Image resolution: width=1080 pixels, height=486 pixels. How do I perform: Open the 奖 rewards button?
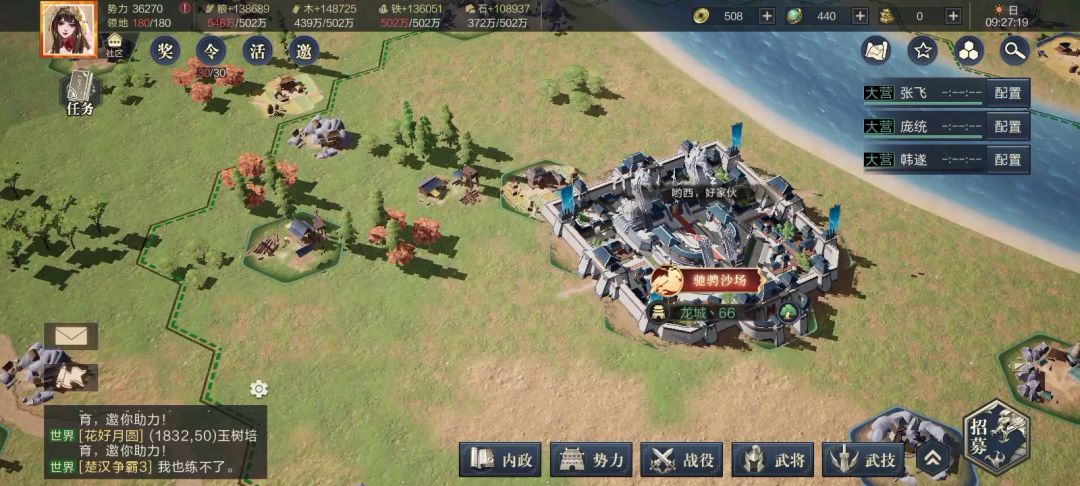pos(165,51)
